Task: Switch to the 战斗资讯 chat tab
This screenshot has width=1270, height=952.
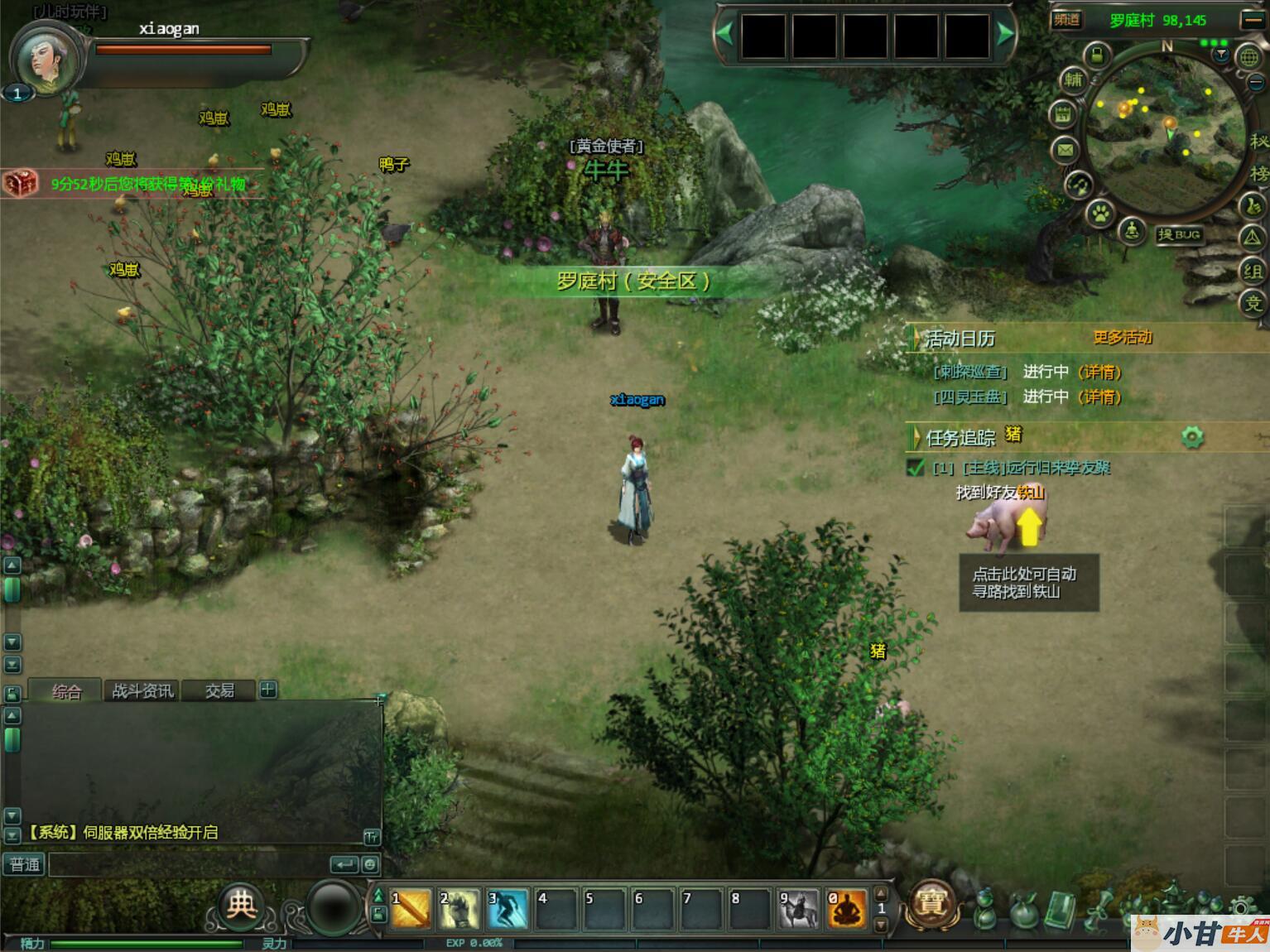Action: (x=142, y=690)
